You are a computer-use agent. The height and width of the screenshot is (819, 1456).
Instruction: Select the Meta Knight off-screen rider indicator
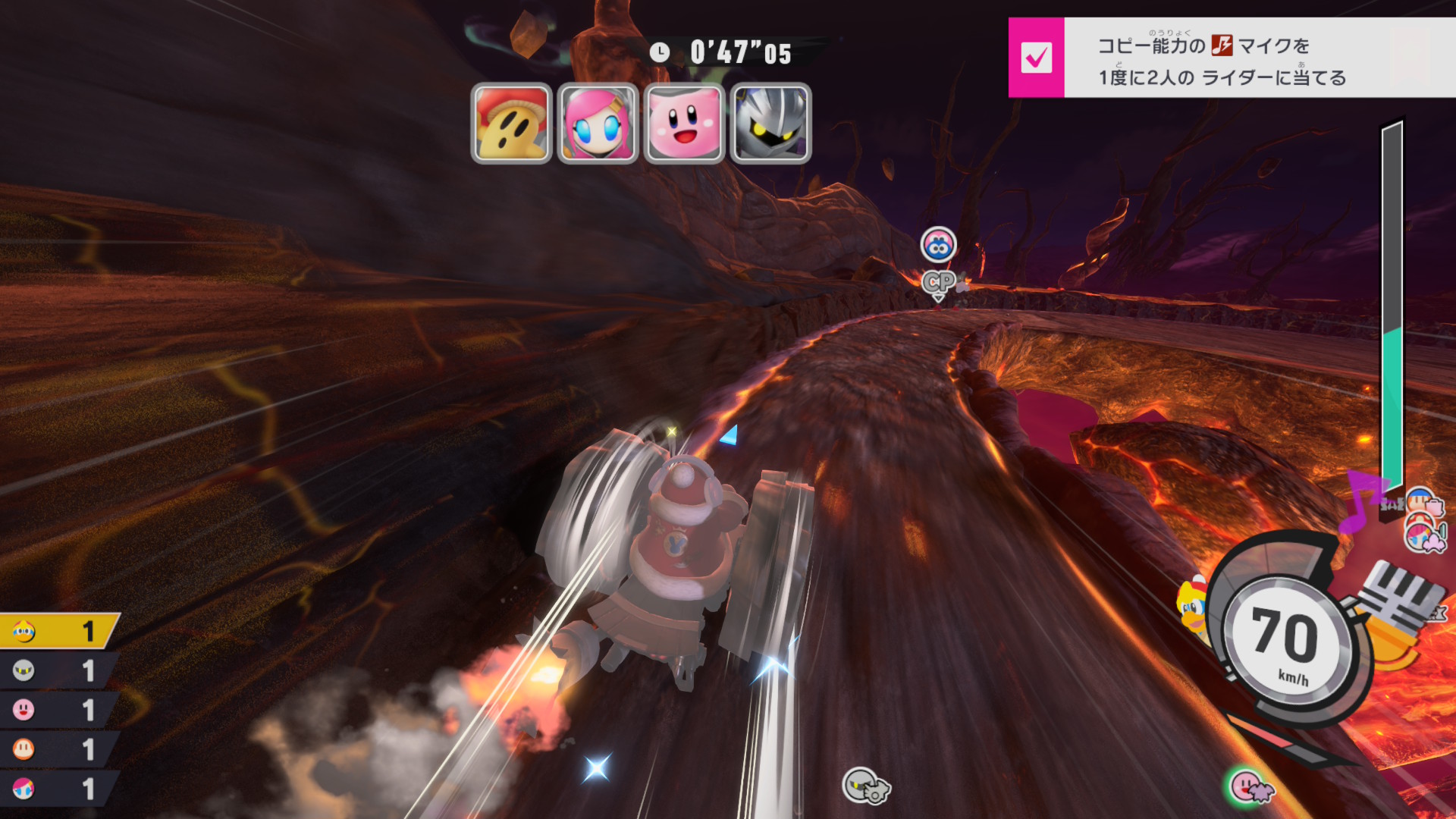pos(865,784)
